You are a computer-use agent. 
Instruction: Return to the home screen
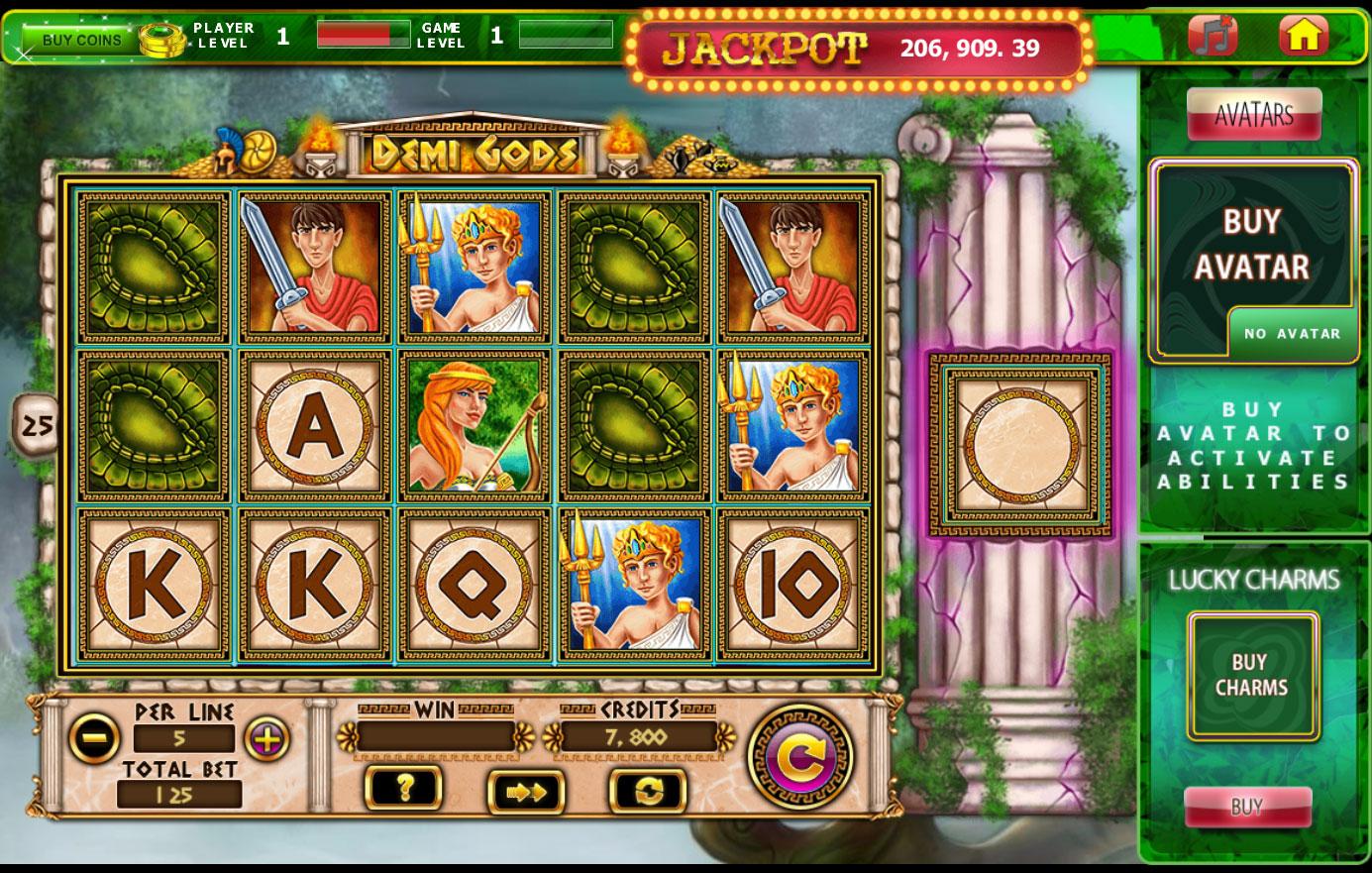1303,36
